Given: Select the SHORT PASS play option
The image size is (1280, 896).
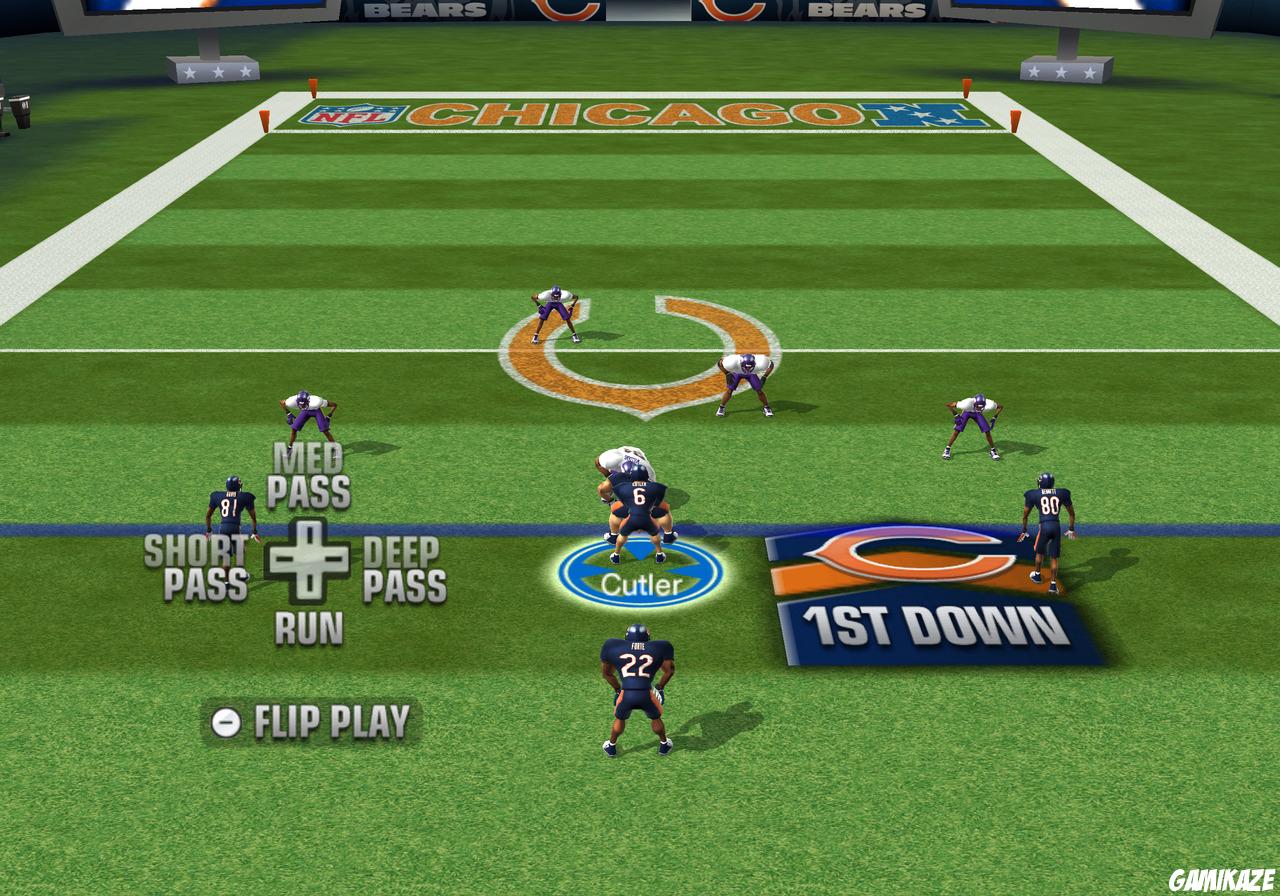Looking at the screenshot, I should point(198,564).
